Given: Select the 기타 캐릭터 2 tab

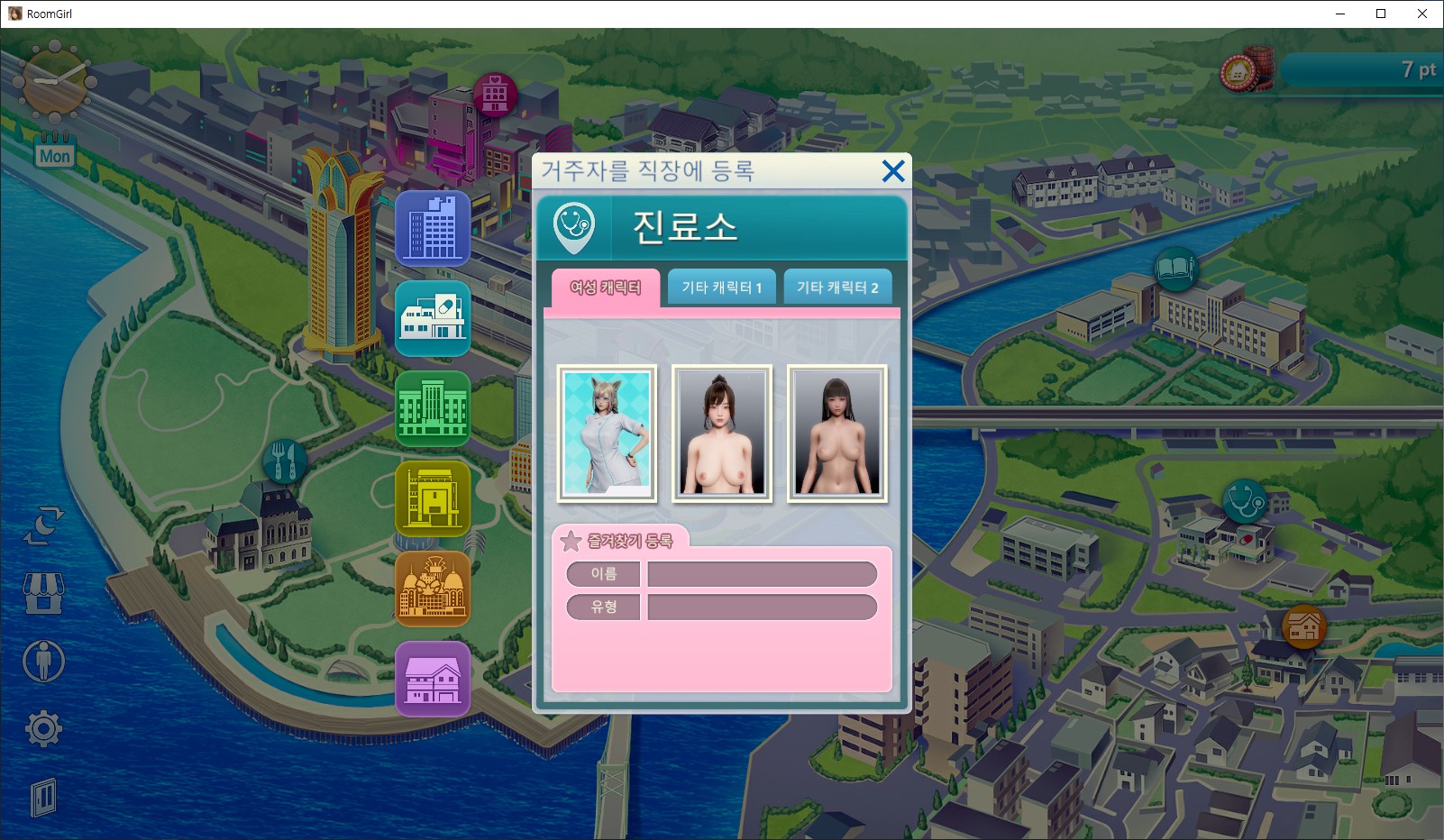Looking at the screenshot, I should pyautogui.click(x=837, y=288).
